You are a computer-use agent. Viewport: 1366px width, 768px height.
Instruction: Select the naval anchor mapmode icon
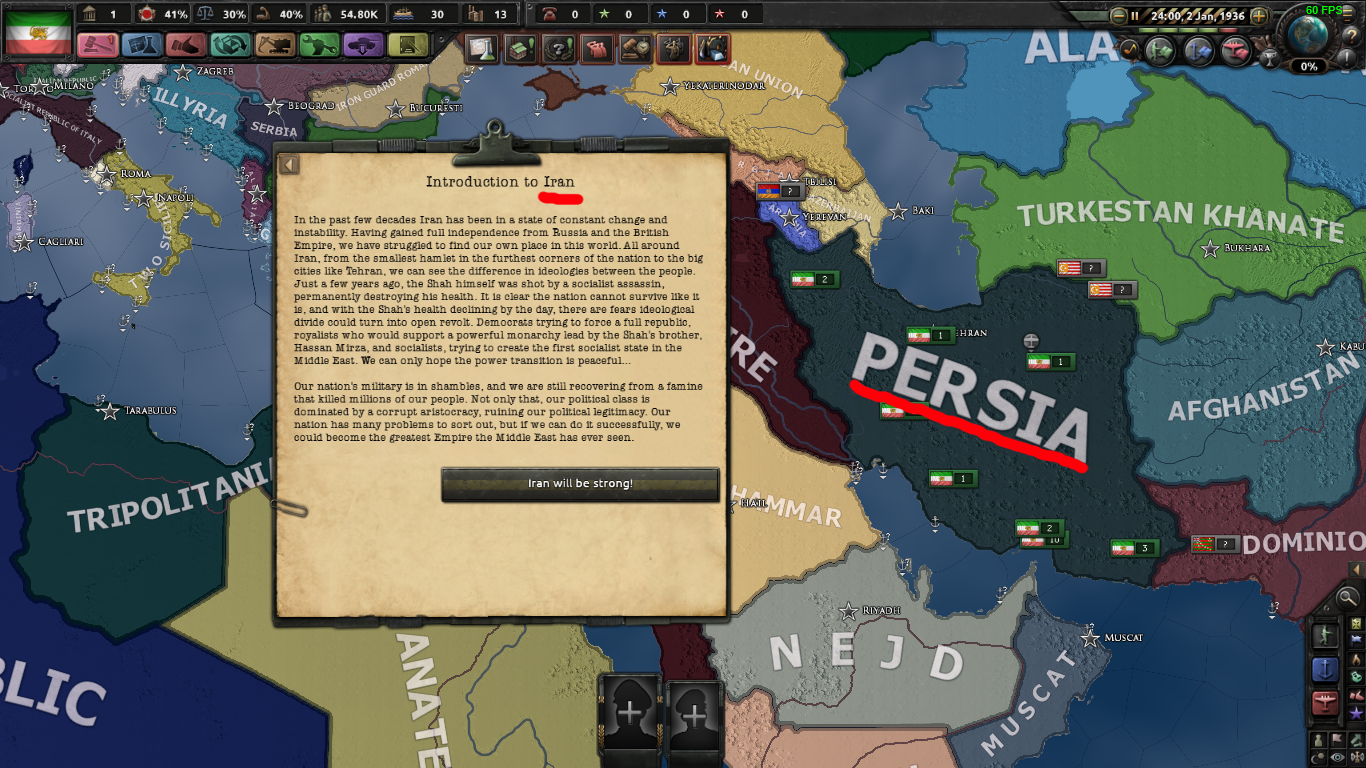[1326, 668]
